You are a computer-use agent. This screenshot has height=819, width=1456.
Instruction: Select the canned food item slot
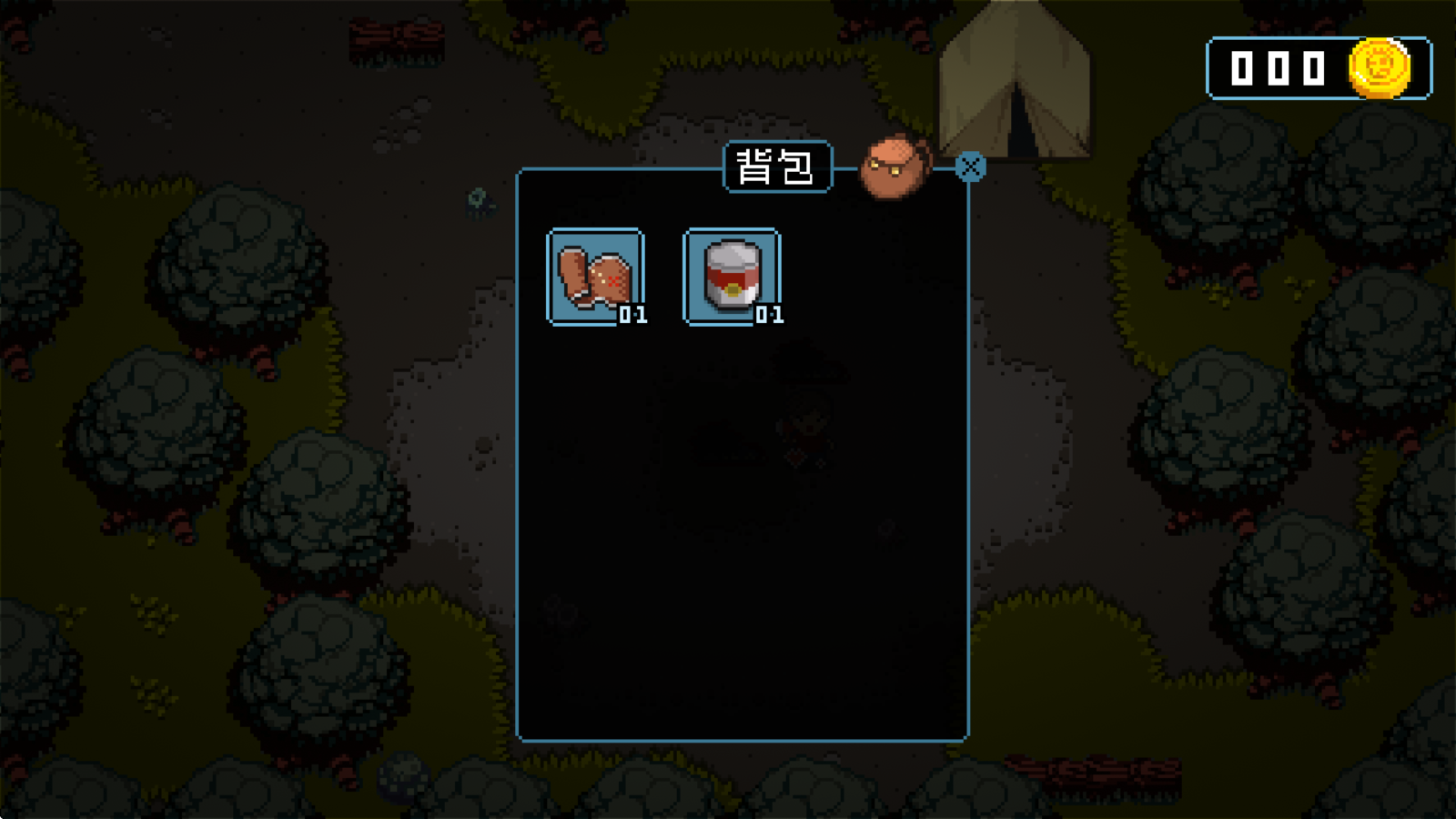point(732,277)
